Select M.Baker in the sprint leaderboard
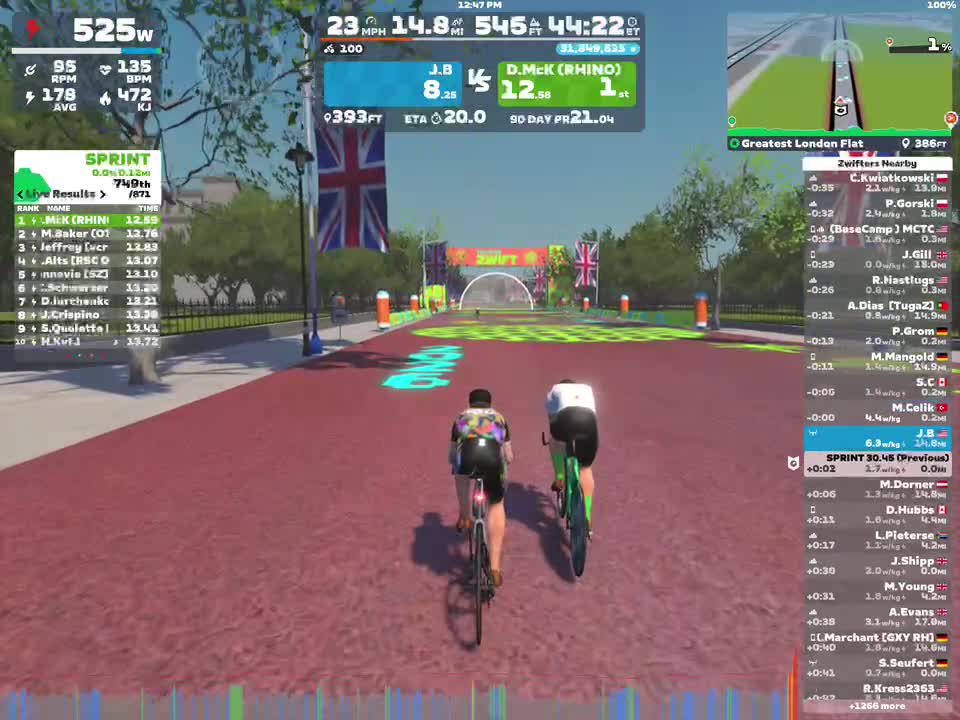Image resolution: width=960 pixels, height=720 pixels. click(87, 234)
